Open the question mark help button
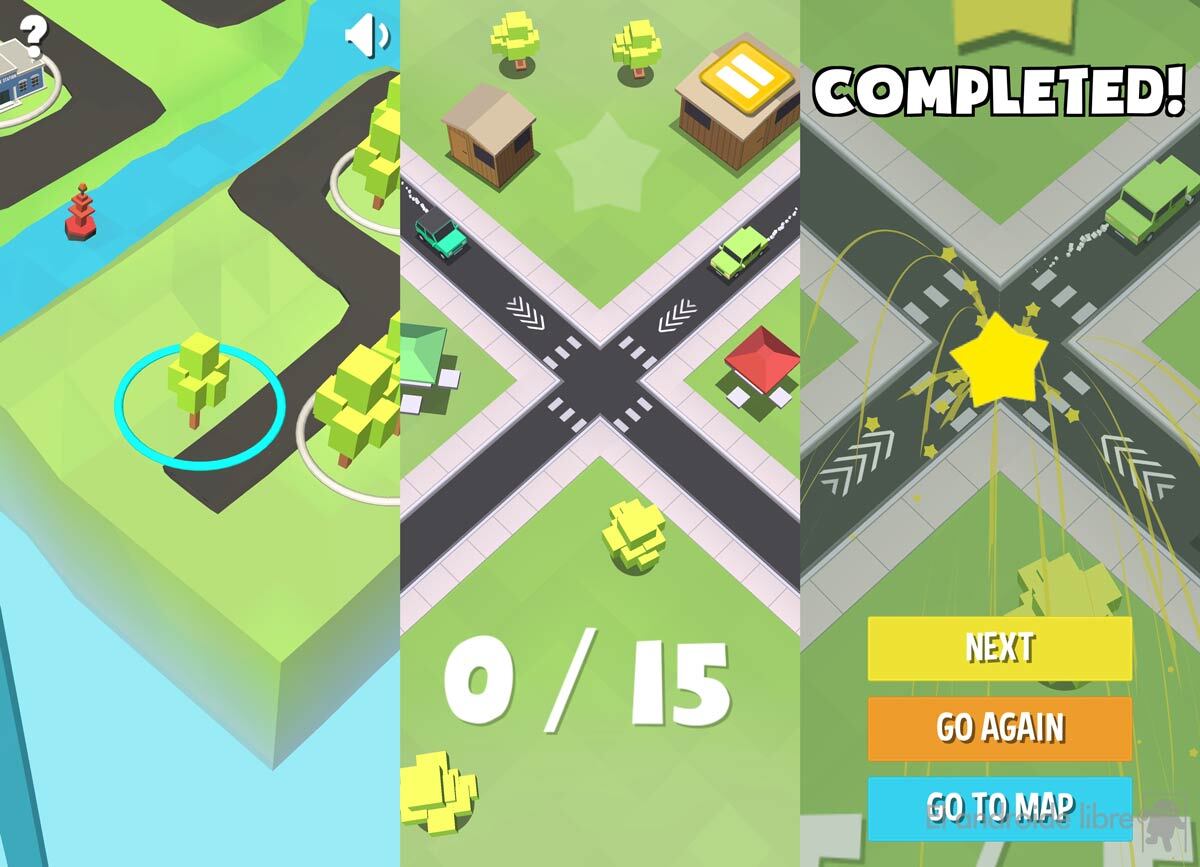The height and width of the screenshot is (867, 1200). click(x=33, y=36)
